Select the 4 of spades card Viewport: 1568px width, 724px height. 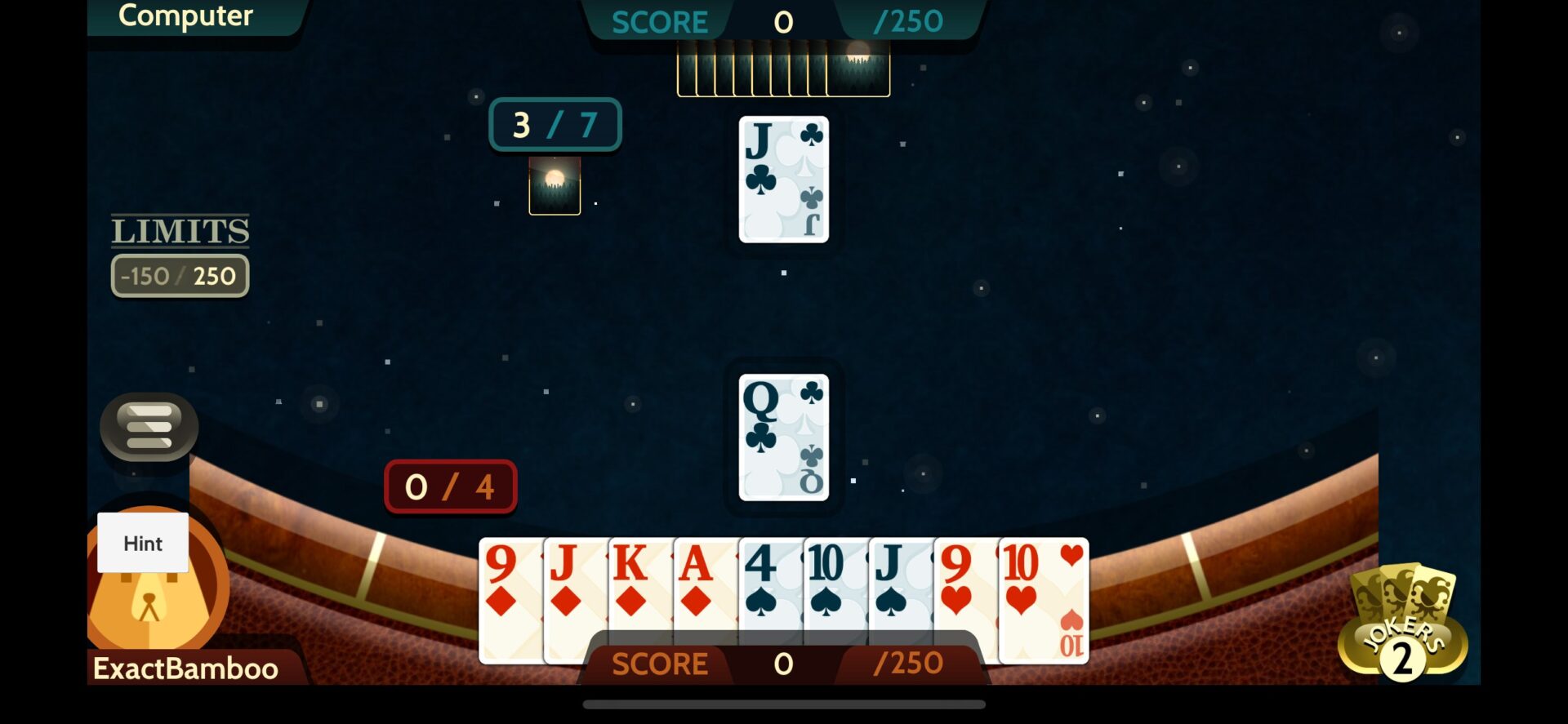pos(770,589)
